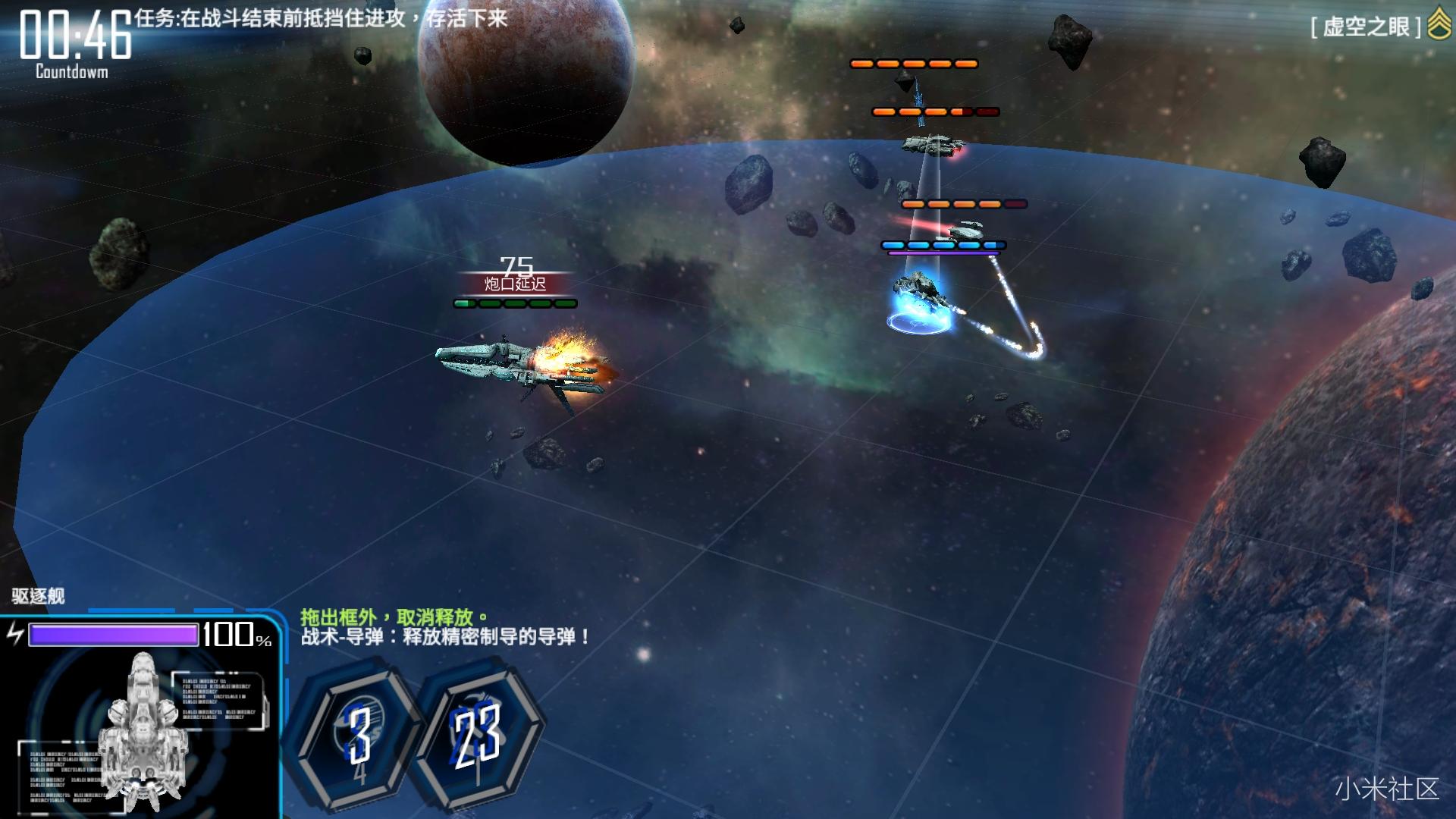1456x819 pixels.
Task: Click the purple 100% energy bar
Action: [114, 635]
